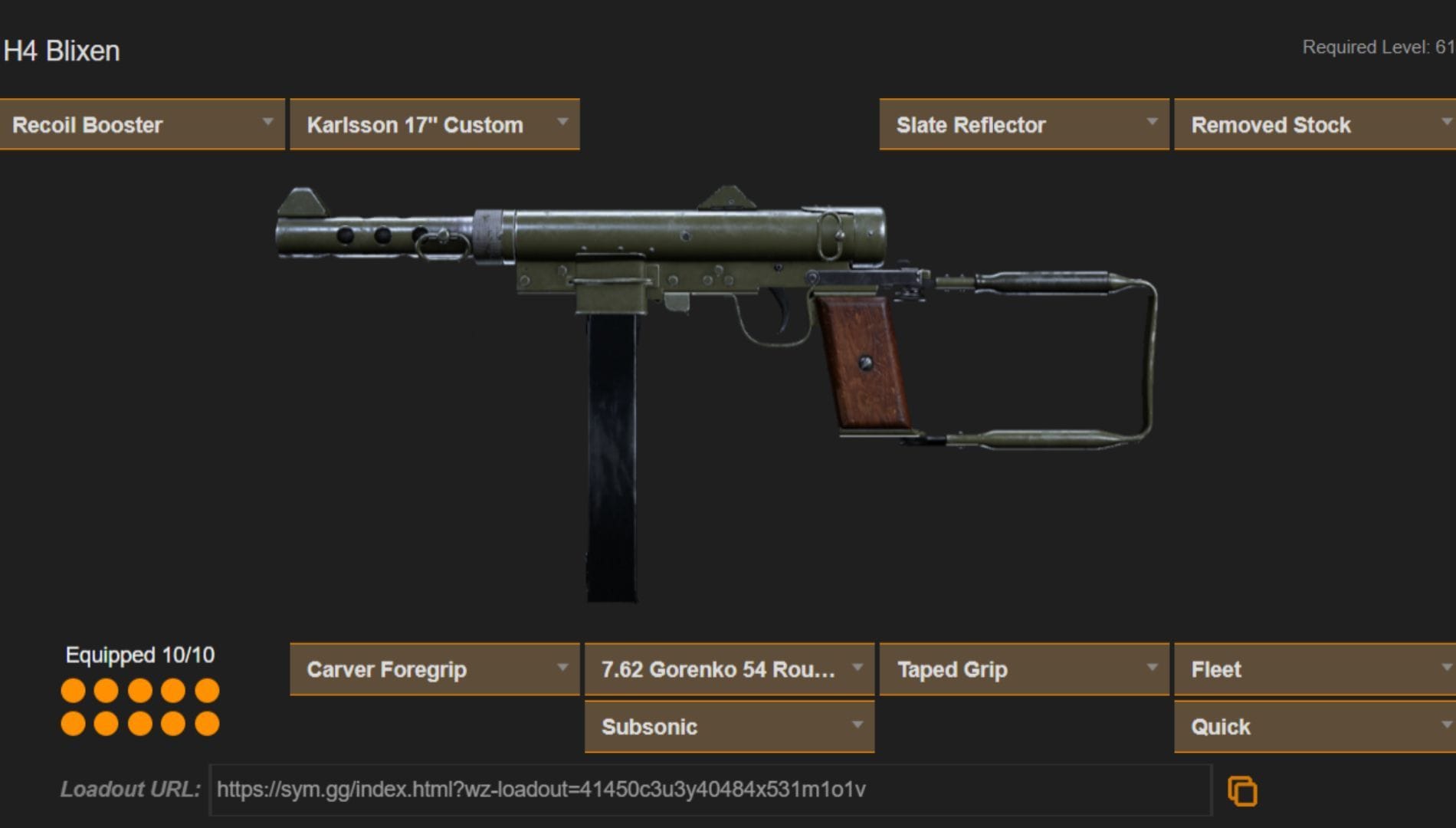Expand the Removed Stock dropdown
This screenshot has width=1456, height=828.
pyautogui.click(x=1313, y=124)
